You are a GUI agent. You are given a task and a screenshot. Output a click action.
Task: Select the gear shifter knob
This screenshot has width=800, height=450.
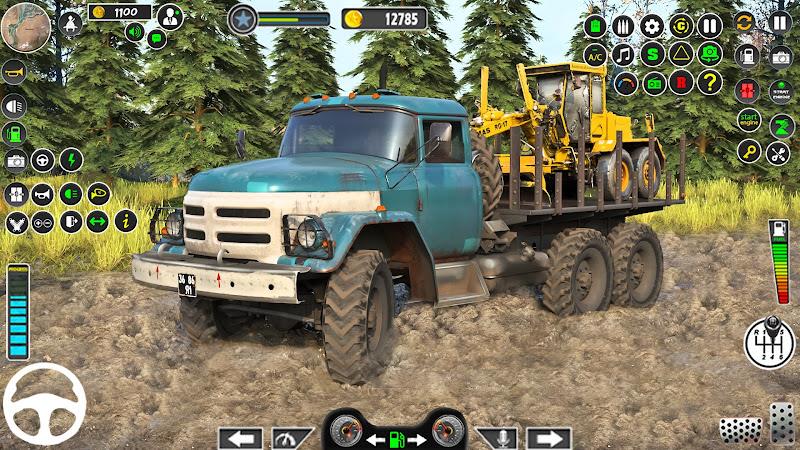pyautogui.click(x=768, y=343)
